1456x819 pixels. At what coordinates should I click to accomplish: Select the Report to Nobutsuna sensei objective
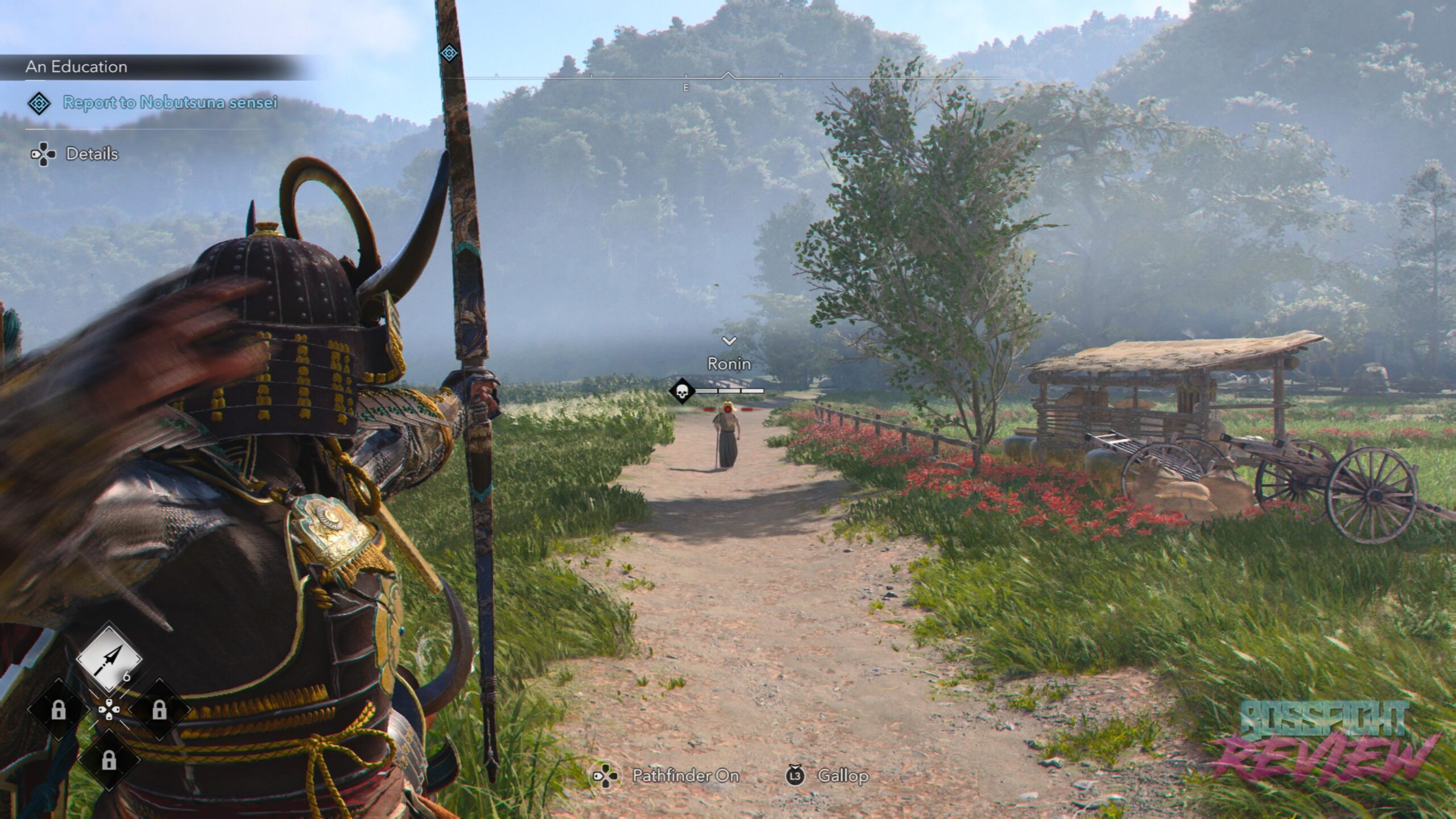pos(169,103)
